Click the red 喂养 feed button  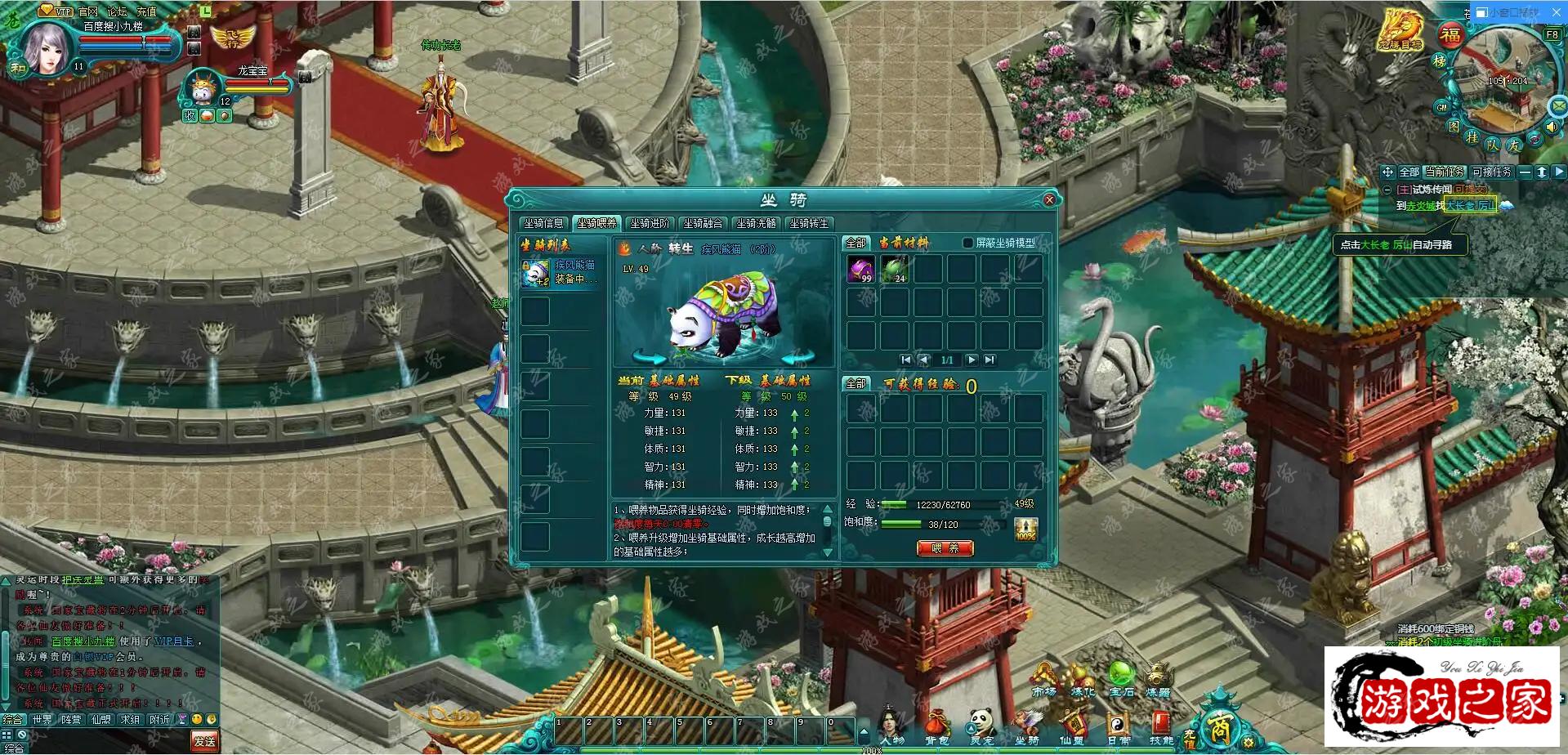(945, 548)
